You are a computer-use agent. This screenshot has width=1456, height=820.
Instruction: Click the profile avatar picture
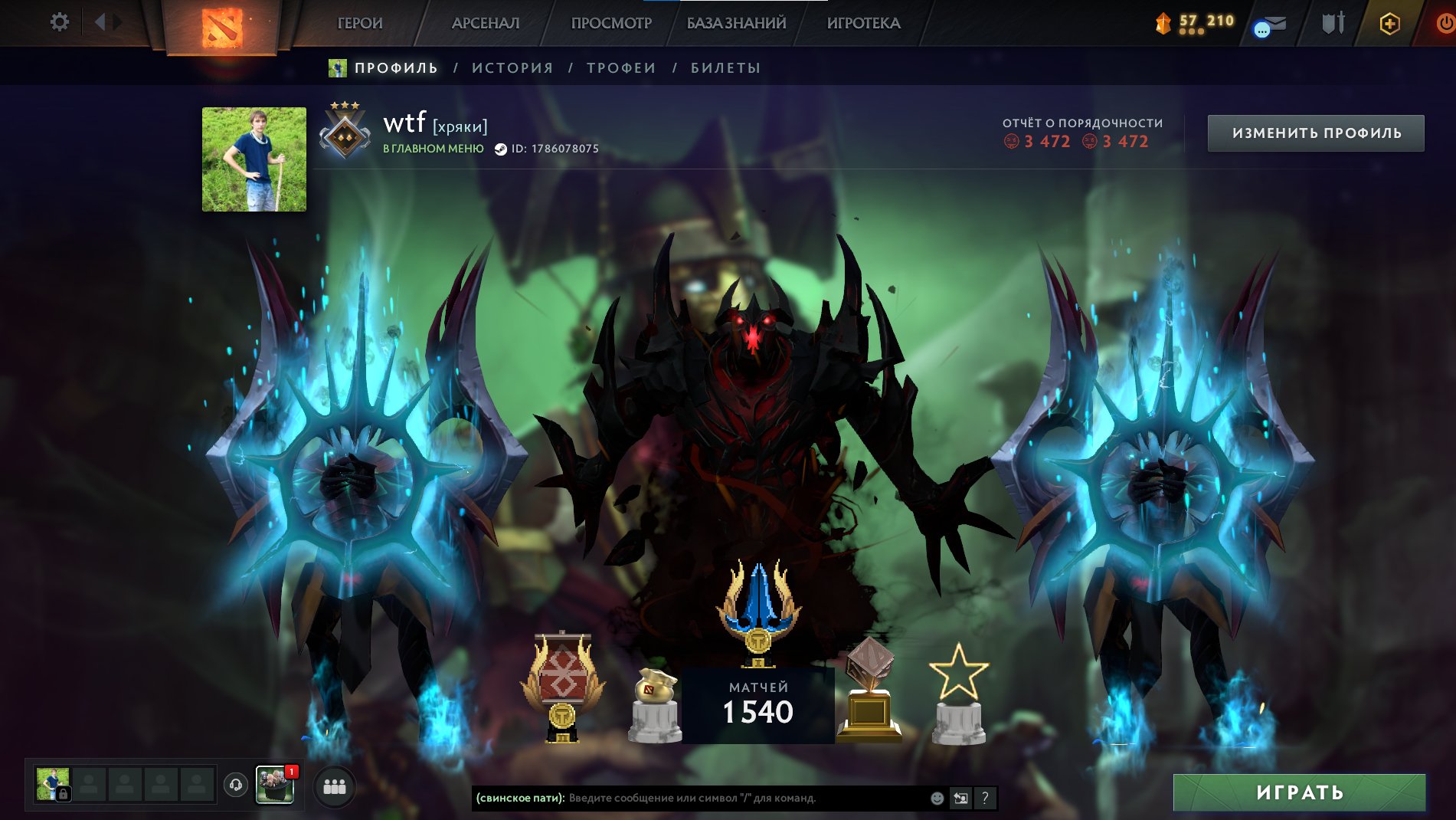click(254, 159)
